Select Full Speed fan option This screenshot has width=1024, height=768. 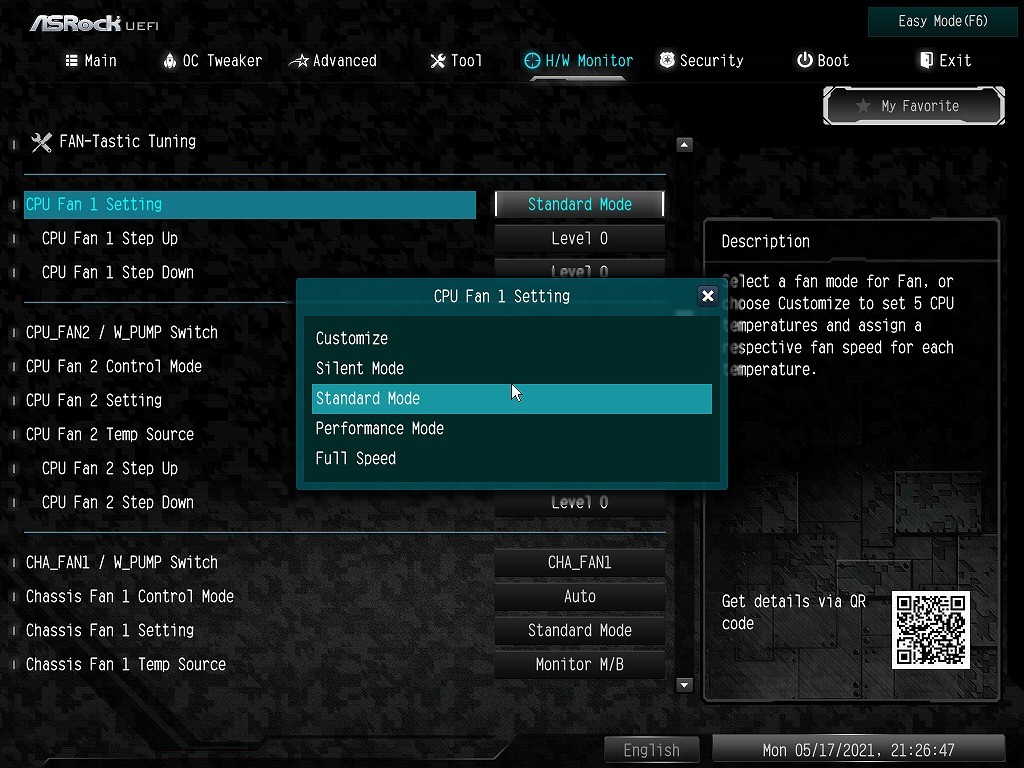(x=356, y=458)
